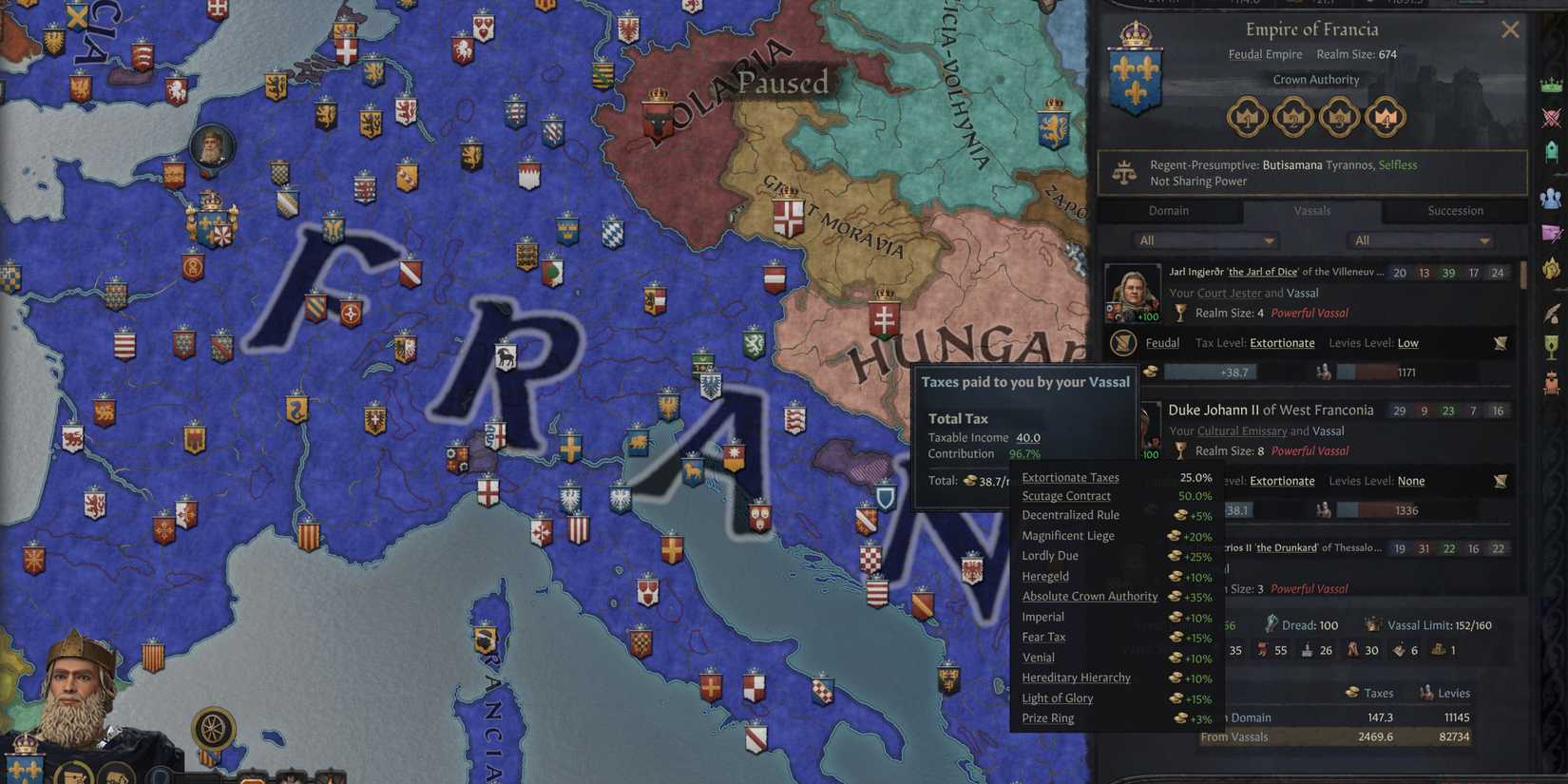Open the right All filter dropdown
Viewport: 1568px width, 784px height.
1420,240
